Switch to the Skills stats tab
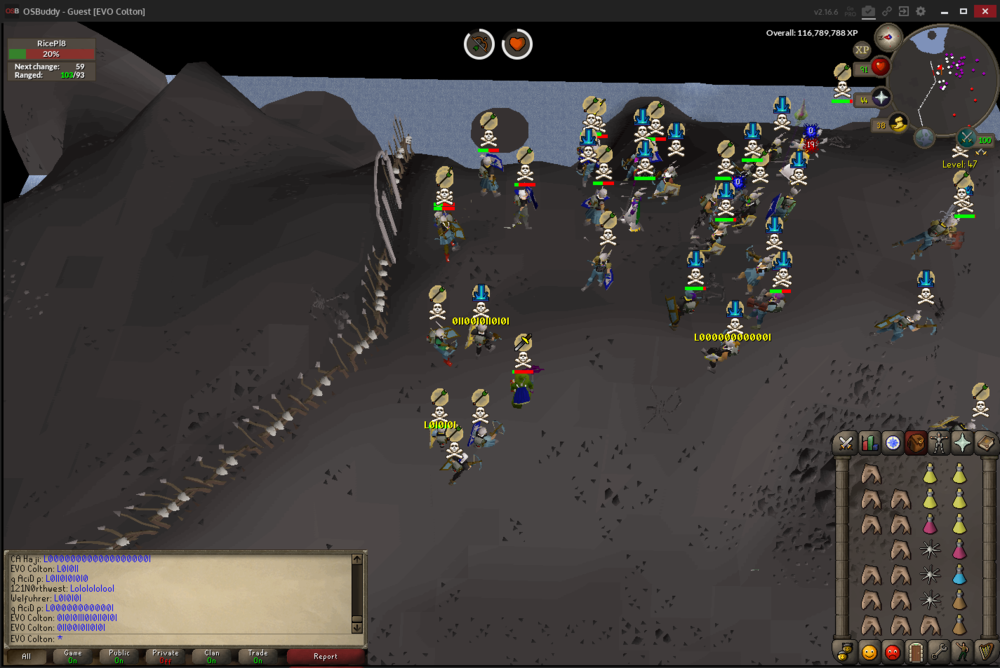The width and height of the screenshot is (1000, 668). coord(869,443)
